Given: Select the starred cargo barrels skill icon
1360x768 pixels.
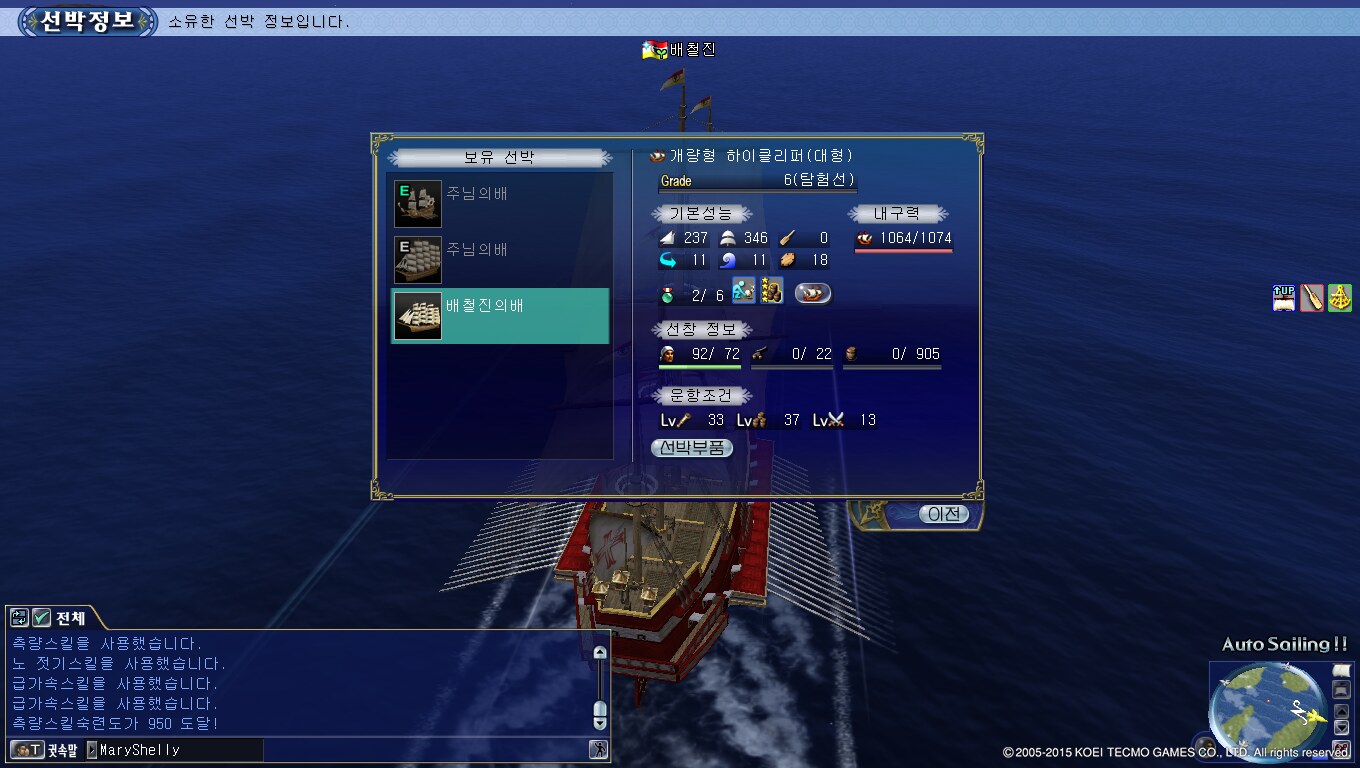Looking at the screenshot, I should coord(771,291).
